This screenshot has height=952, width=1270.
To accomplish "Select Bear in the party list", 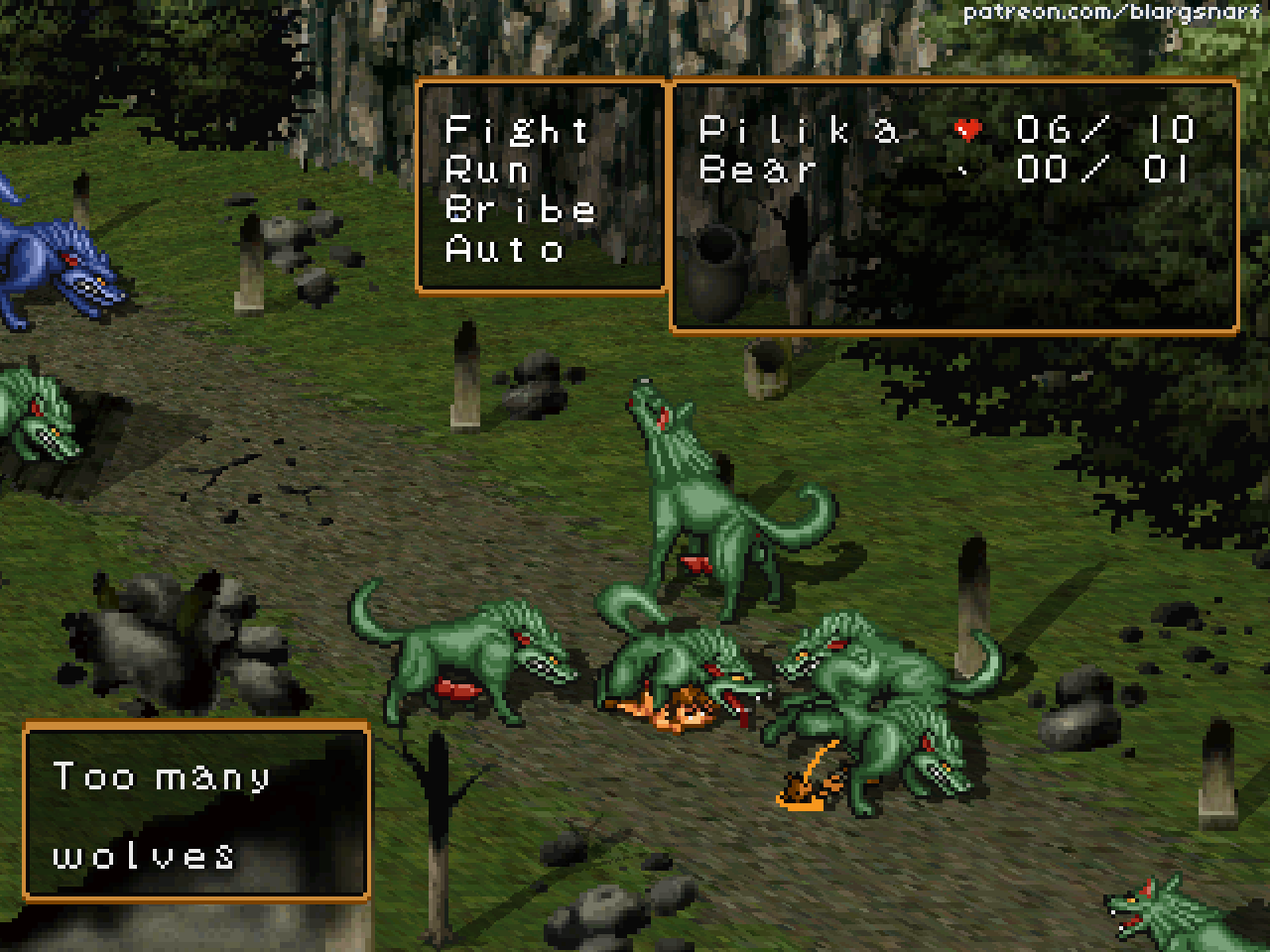I will (759, 170).
